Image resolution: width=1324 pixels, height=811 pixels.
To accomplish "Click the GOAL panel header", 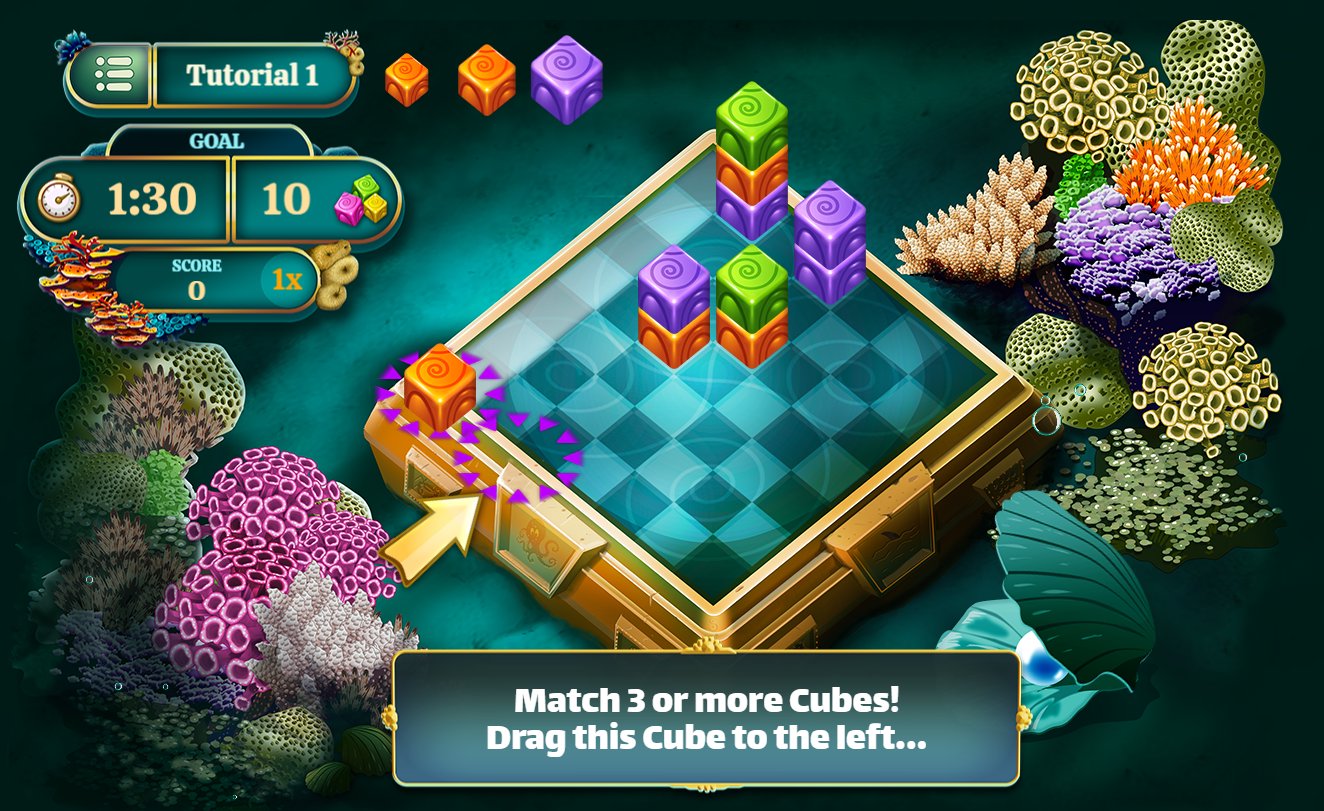I will 215,140.
